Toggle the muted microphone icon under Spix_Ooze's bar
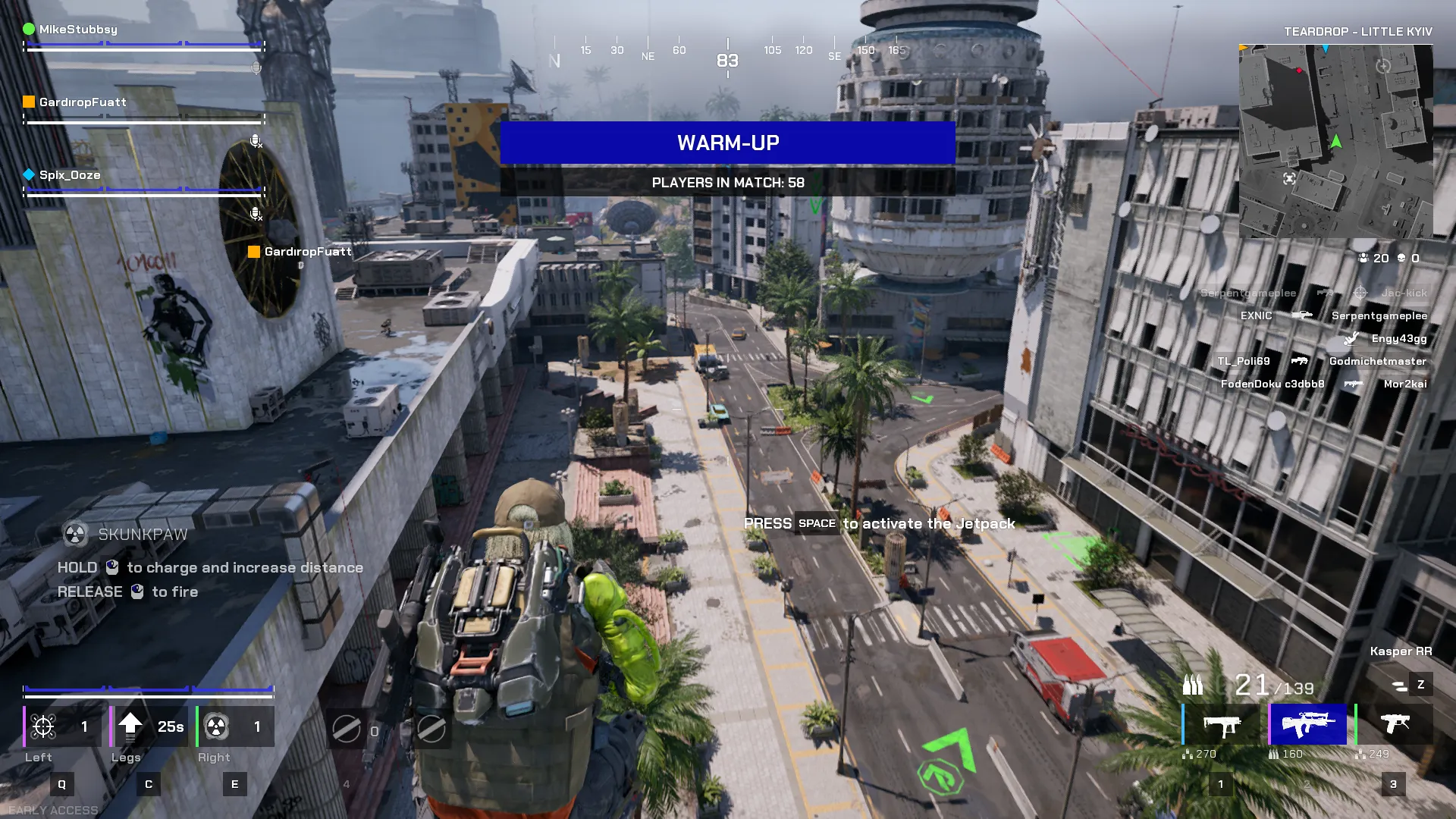Image resolution: width=1456 pixels, height=819 pixels. [x=256, y=214]
